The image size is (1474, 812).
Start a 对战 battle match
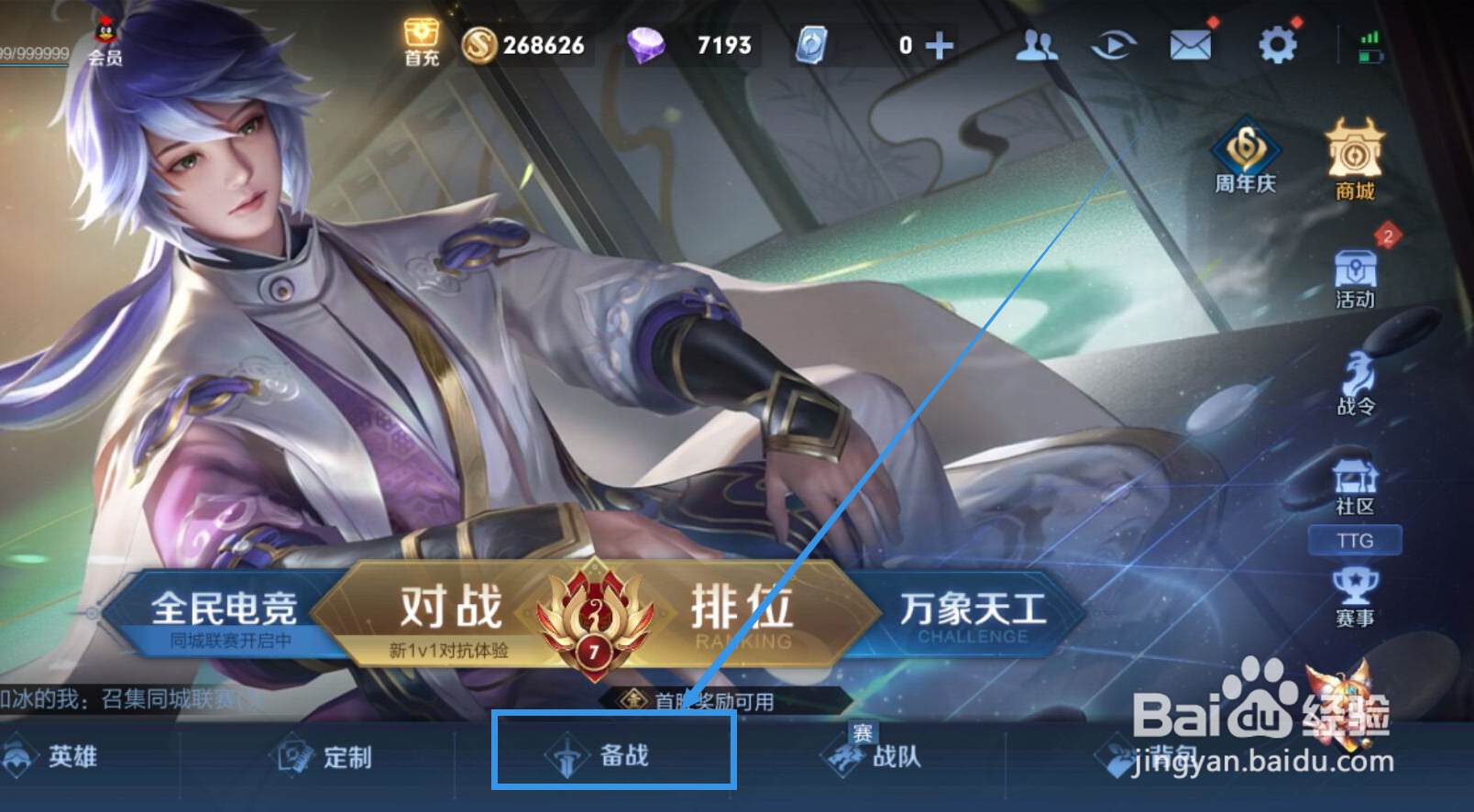(x=446, y=607)
